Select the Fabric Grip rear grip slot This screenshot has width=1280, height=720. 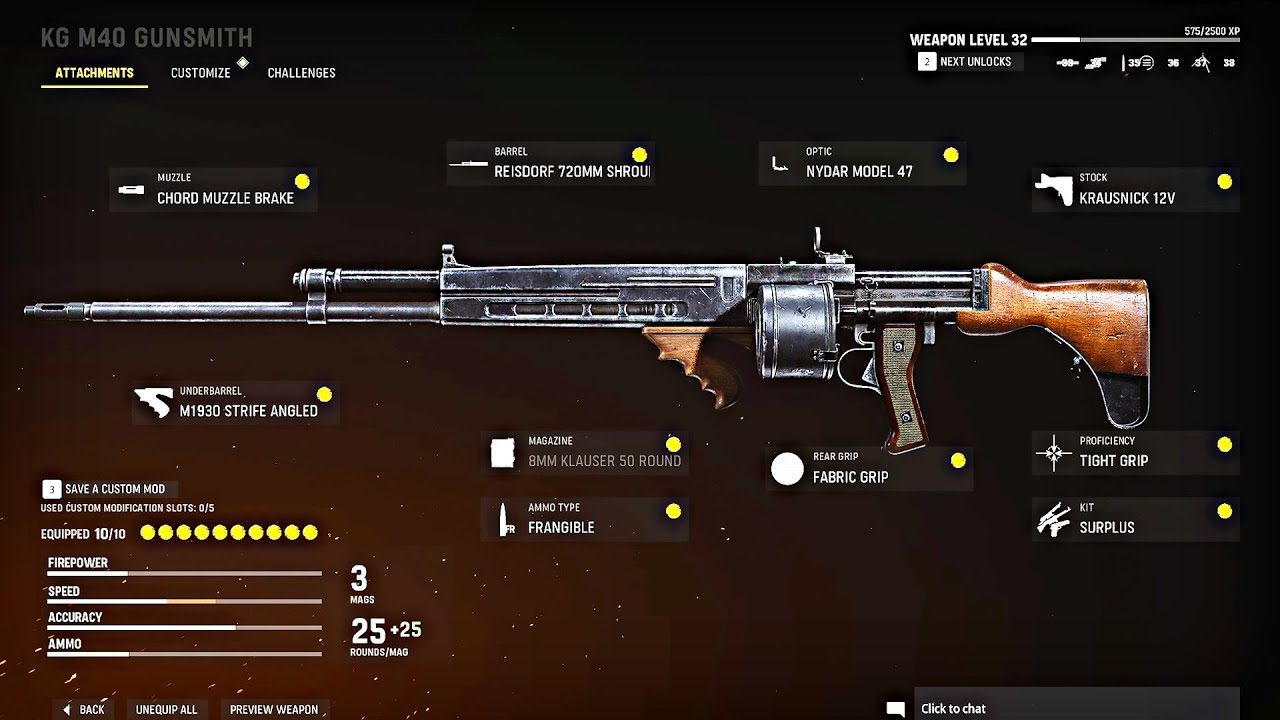click(x=869, y=468)
